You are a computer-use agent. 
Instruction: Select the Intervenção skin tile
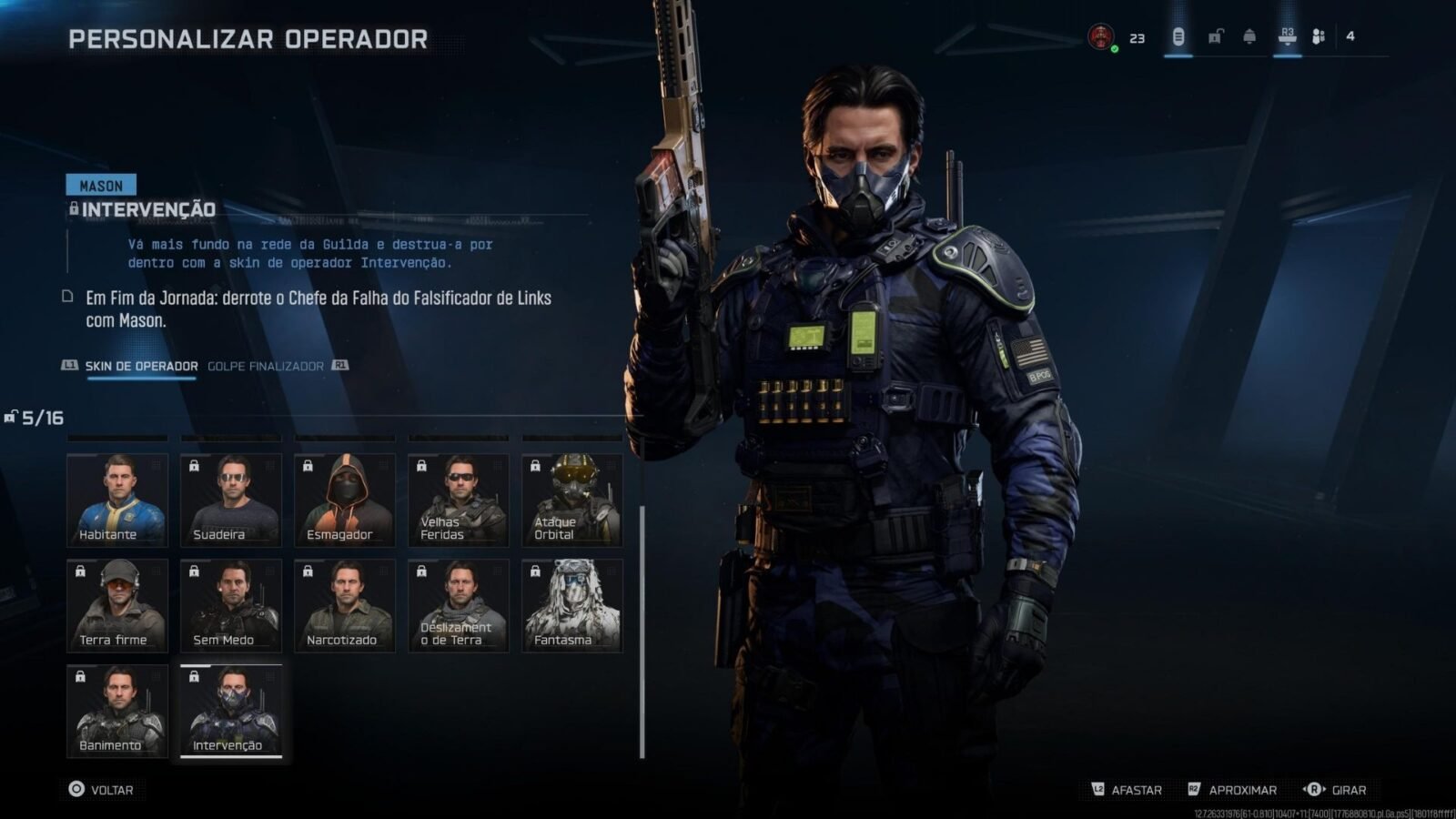231,711
